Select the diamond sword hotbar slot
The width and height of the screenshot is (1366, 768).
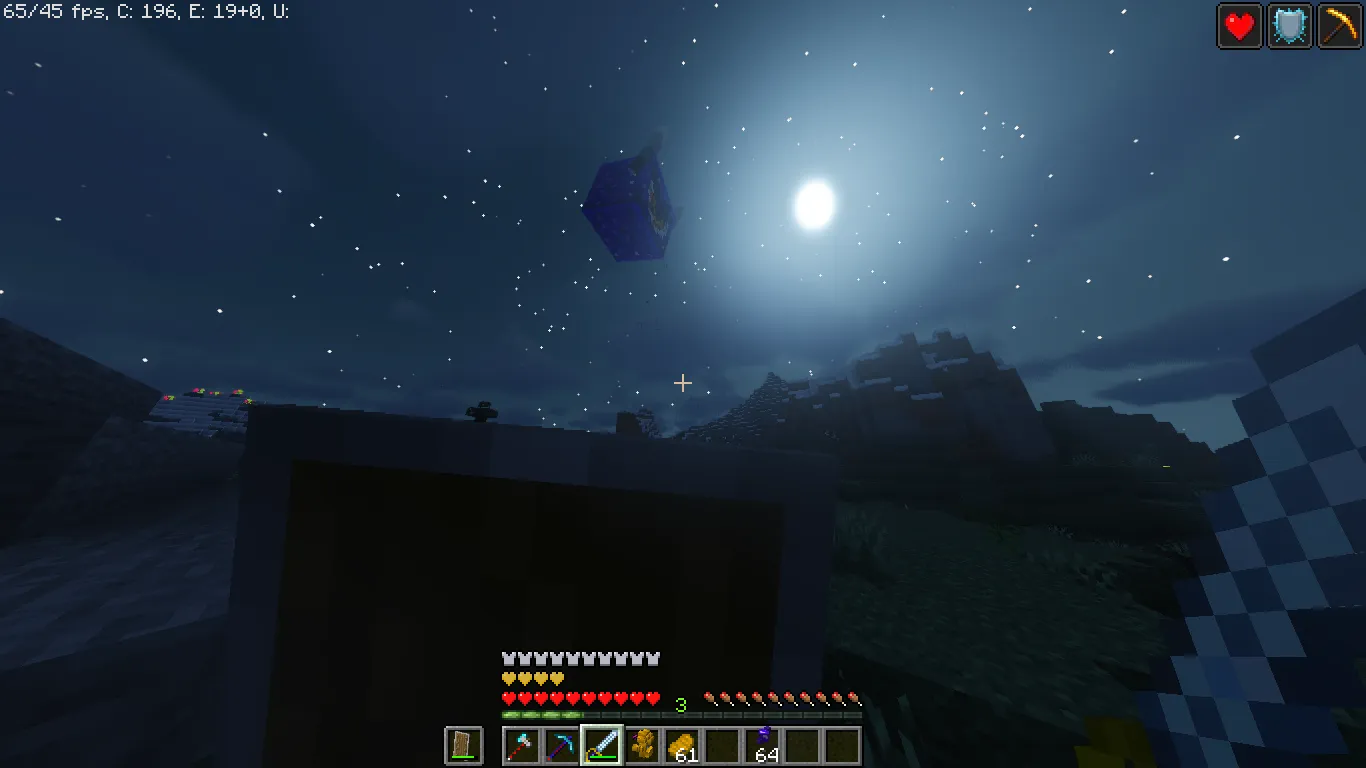tap(603, 745)
